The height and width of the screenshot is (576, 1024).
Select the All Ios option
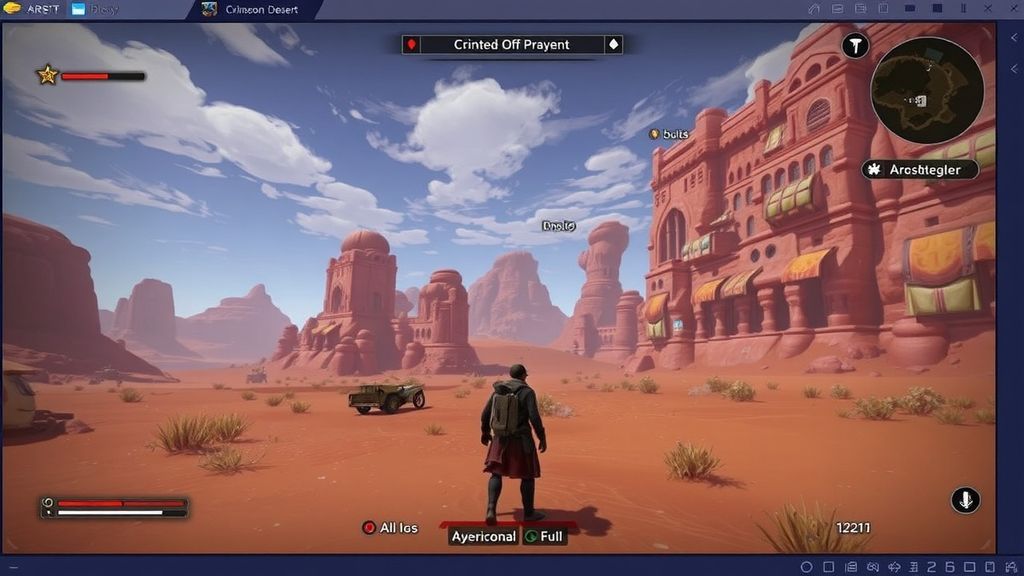pos(391,527)
